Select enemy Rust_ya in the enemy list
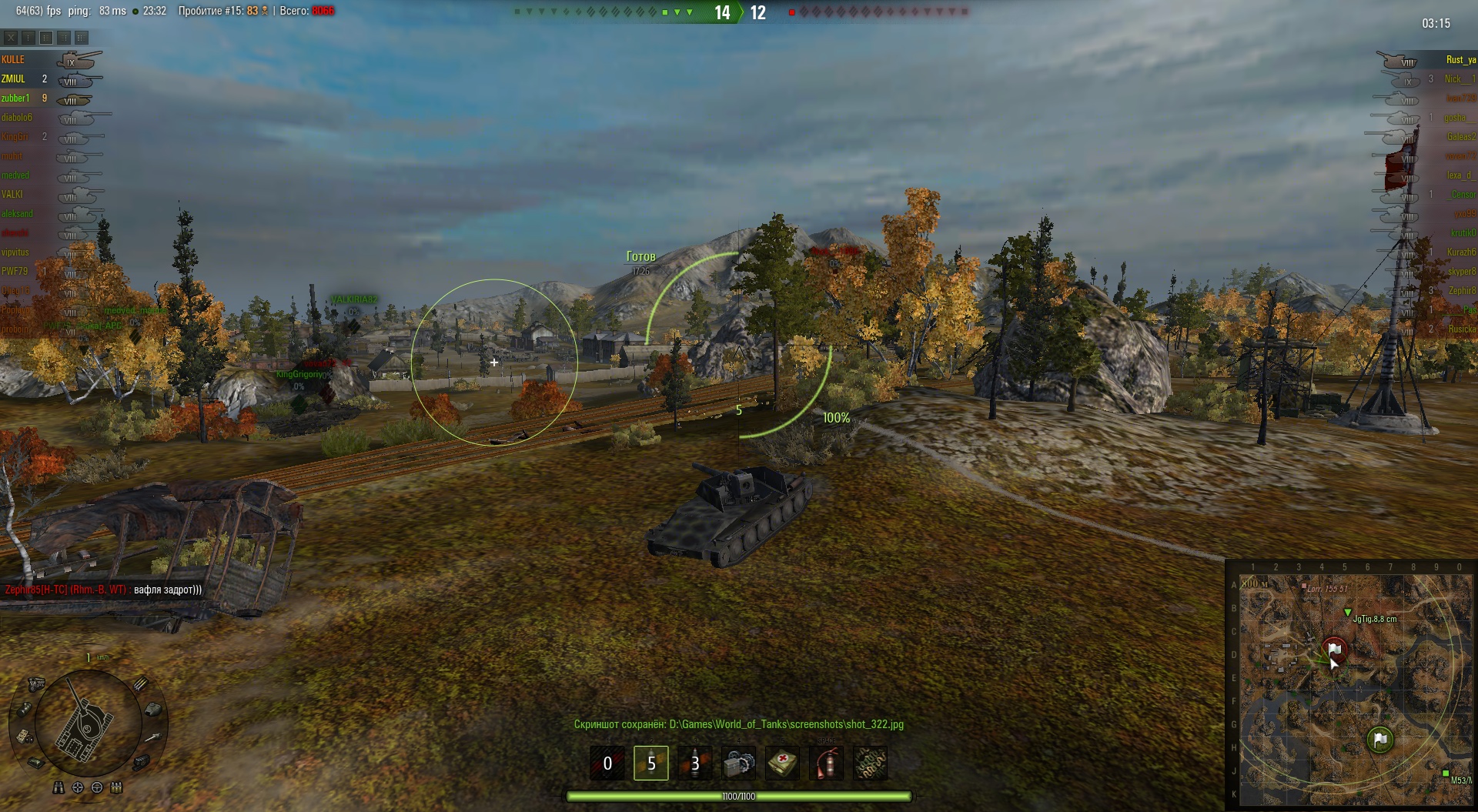The image size is (1478, 812). 1460,59
